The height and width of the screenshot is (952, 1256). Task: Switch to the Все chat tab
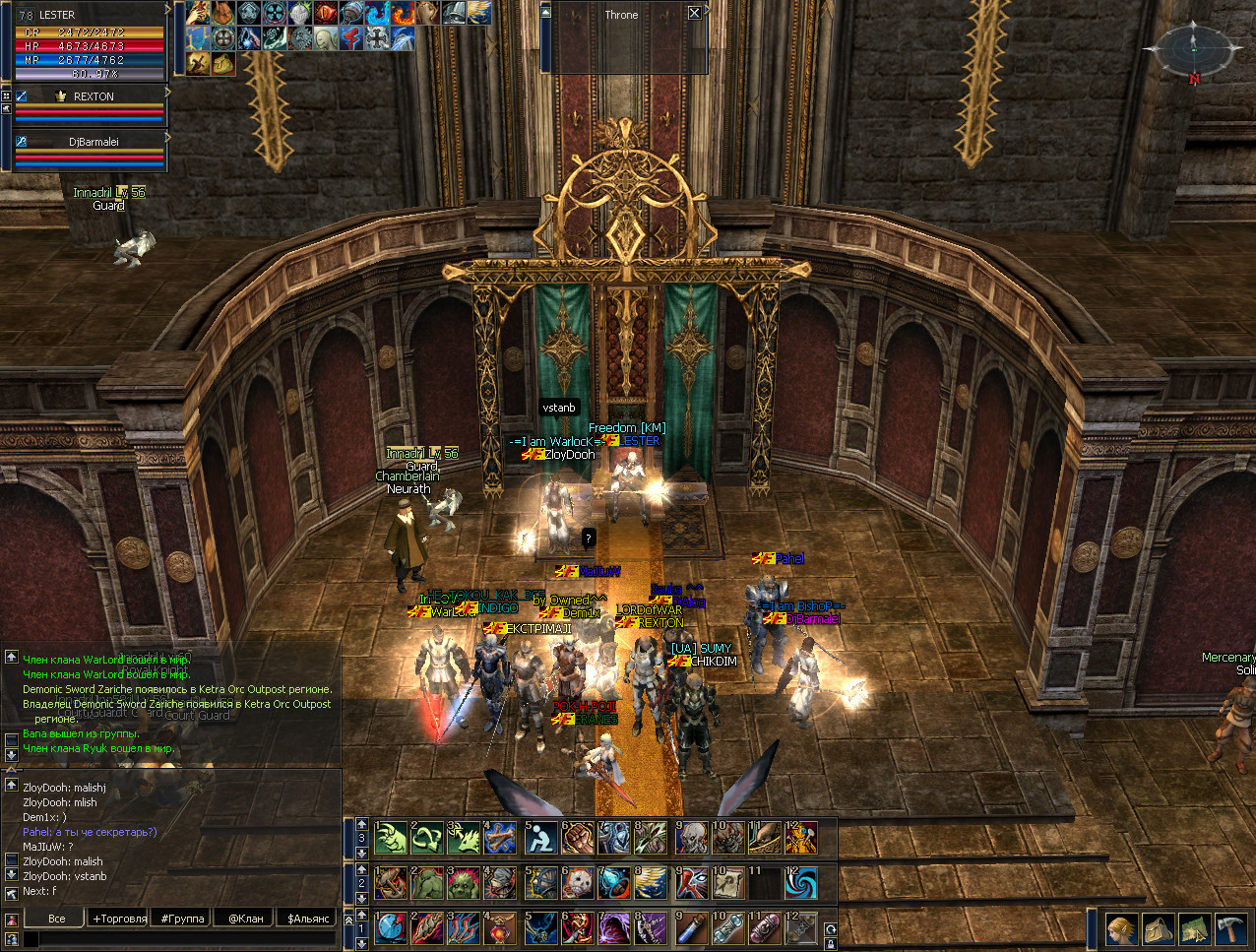pyautogui.click(x=57, y=919)
